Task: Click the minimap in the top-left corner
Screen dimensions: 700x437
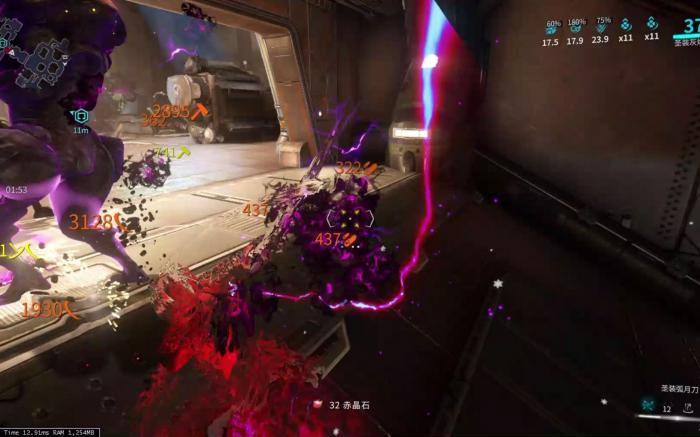Action: point(40,50)
